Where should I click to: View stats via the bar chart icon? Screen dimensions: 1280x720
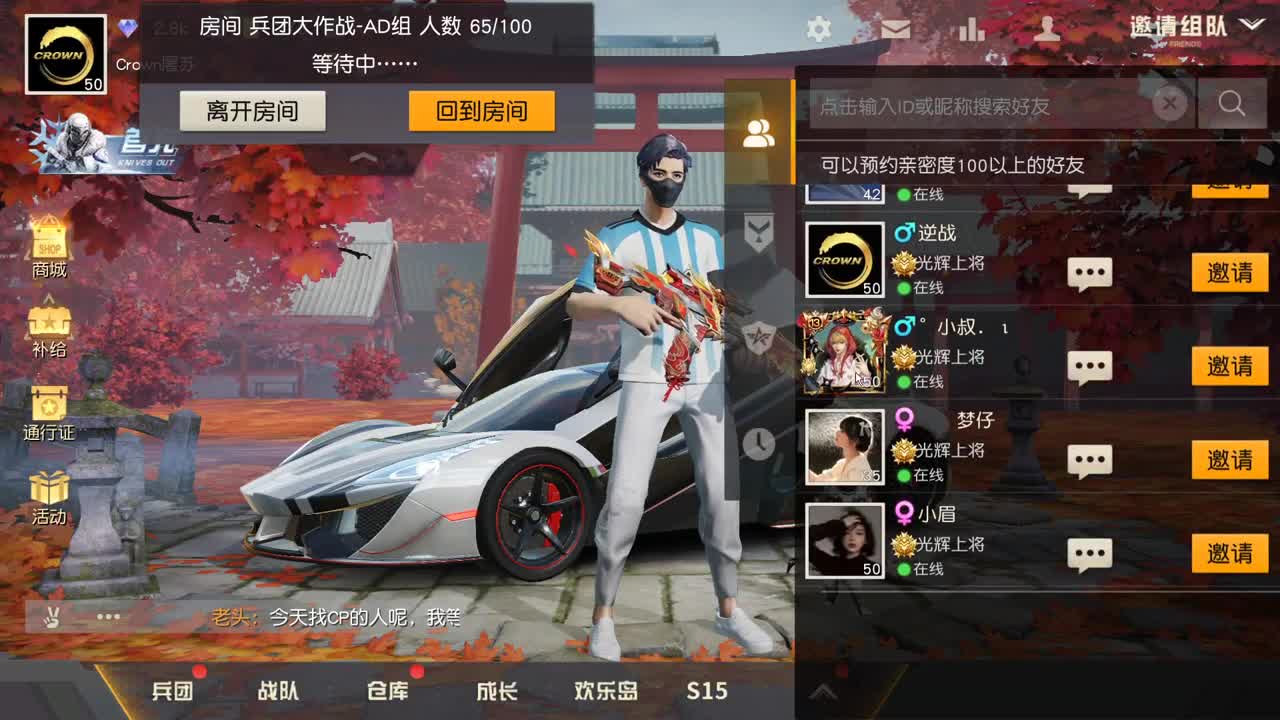click(x=972, y=29)
